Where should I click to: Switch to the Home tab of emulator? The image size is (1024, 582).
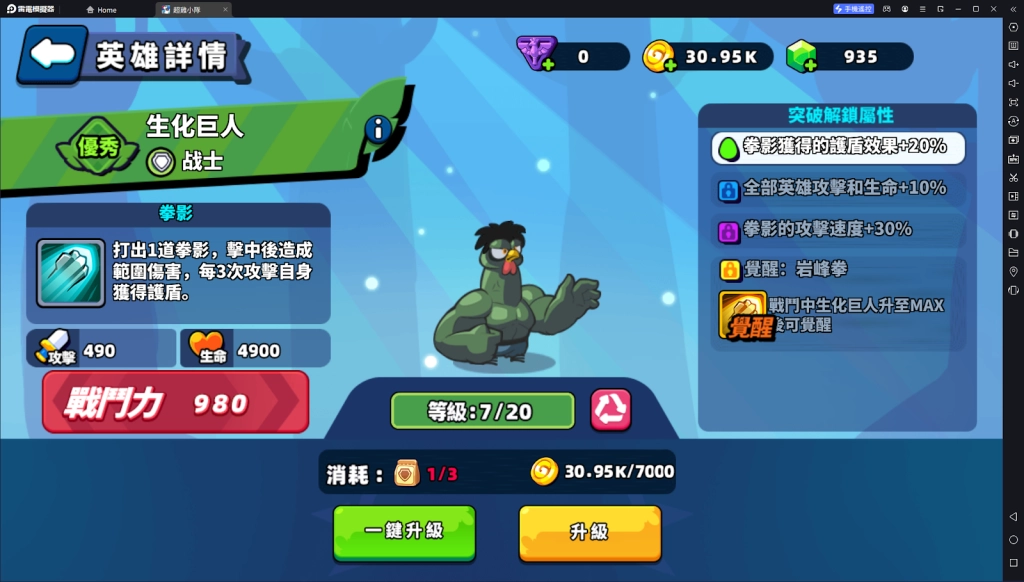click(101, 9)
